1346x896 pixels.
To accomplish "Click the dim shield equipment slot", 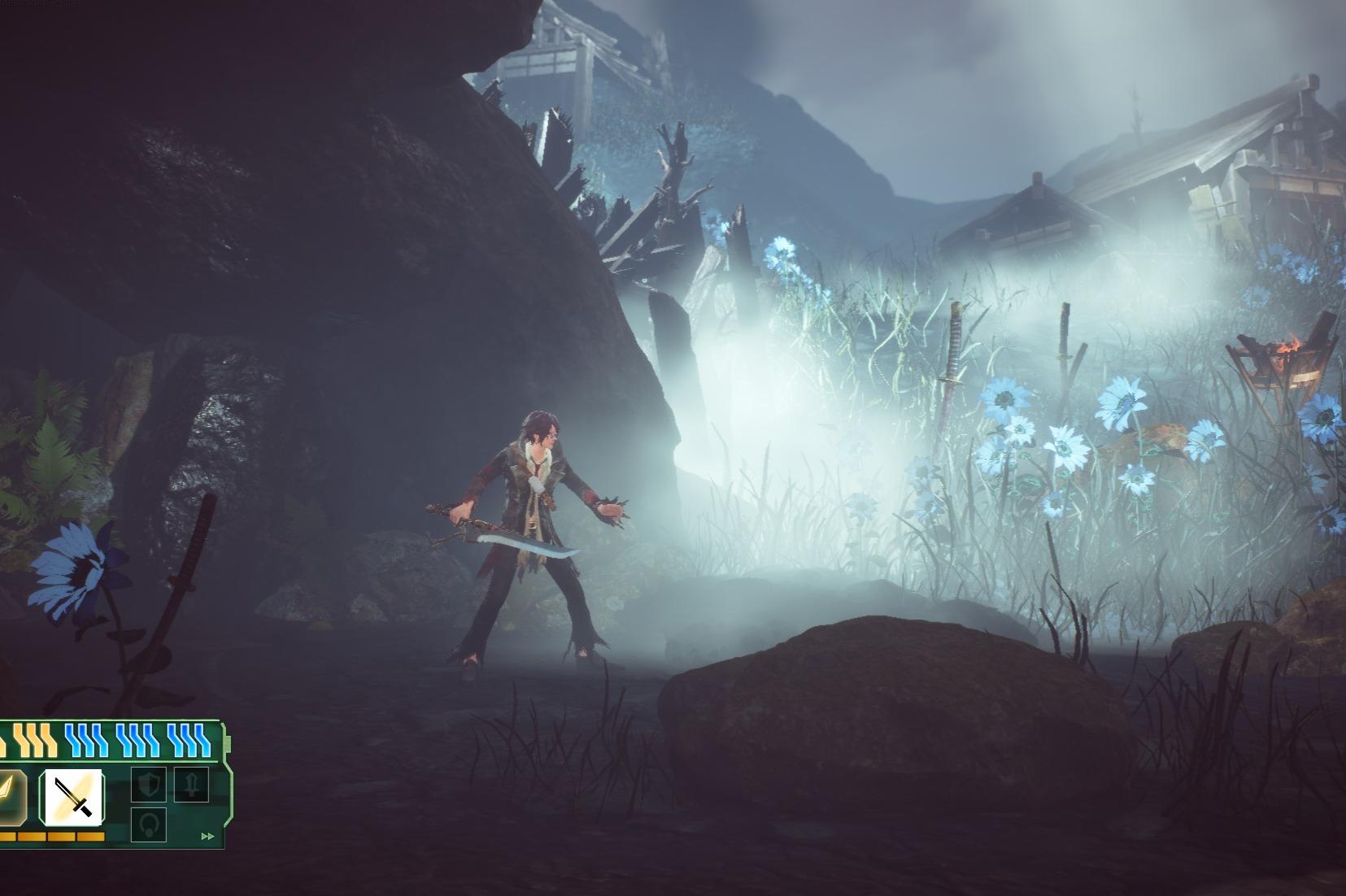I will 148,785.
